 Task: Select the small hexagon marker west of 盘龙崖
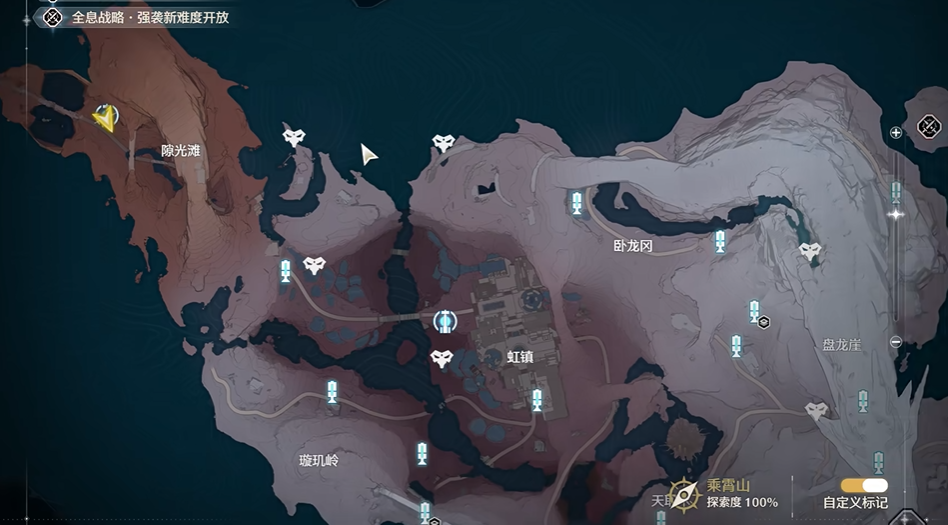763,322
